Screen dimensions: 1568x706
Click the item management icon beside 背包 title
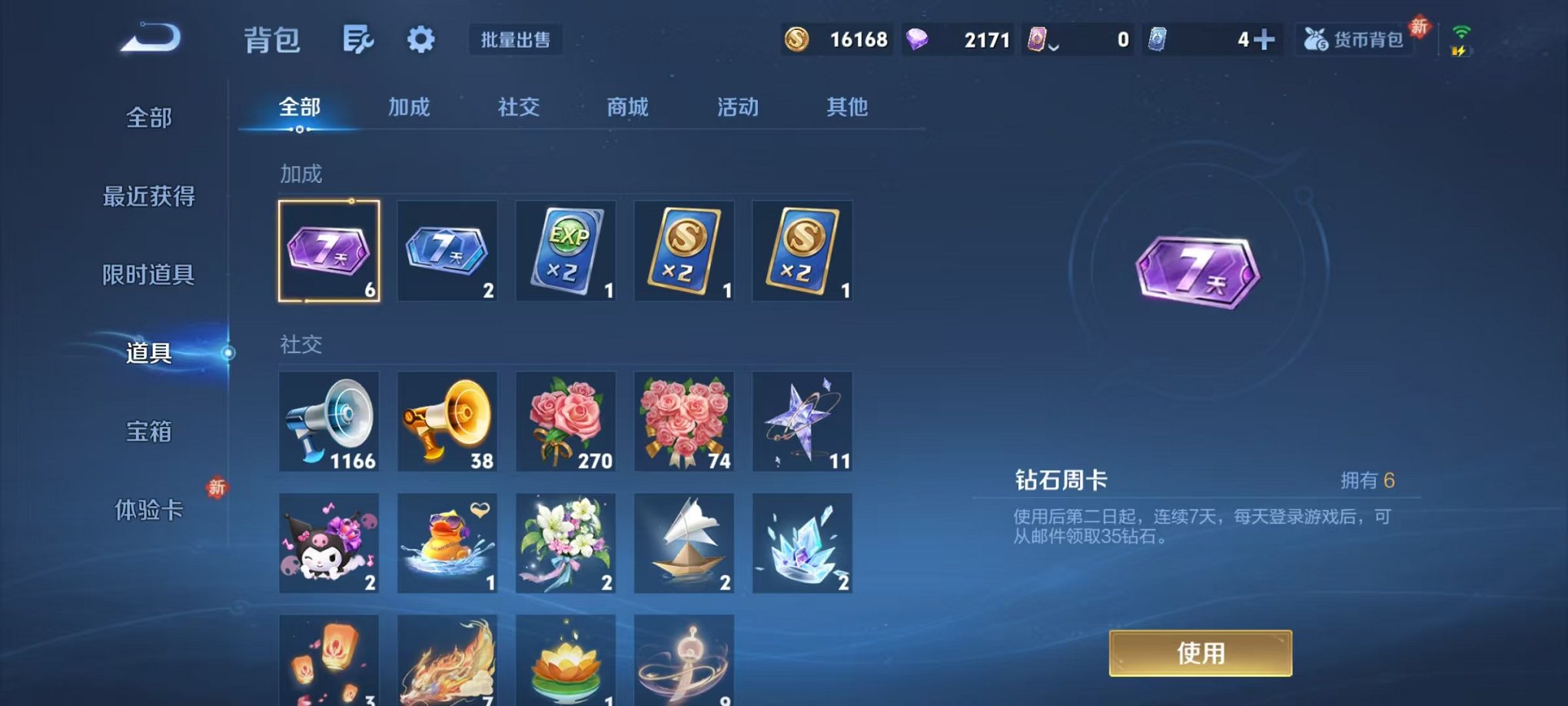click(358, 40)
